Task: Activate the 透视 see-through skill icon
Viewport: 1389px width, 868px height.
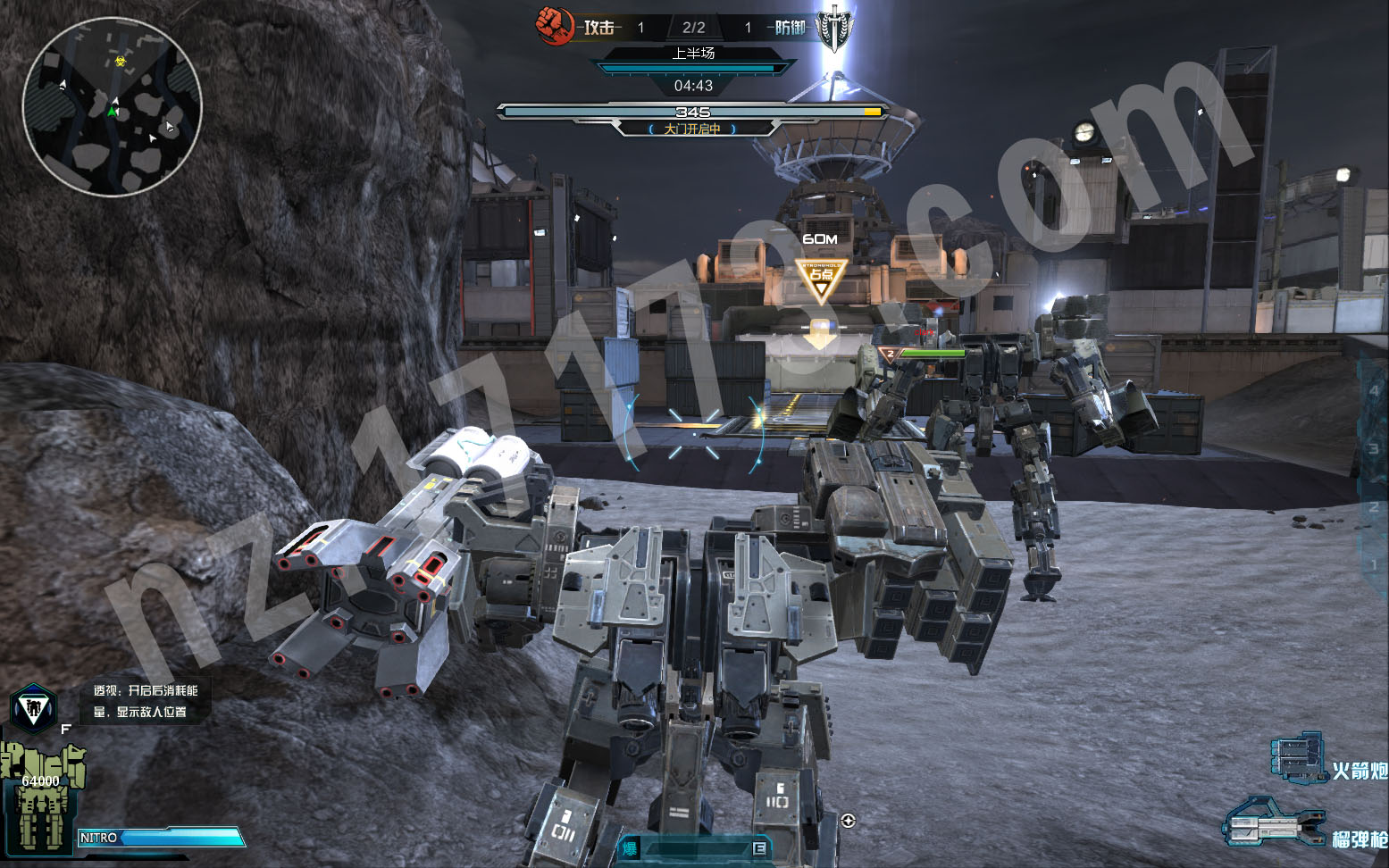Action: point(34,709)
